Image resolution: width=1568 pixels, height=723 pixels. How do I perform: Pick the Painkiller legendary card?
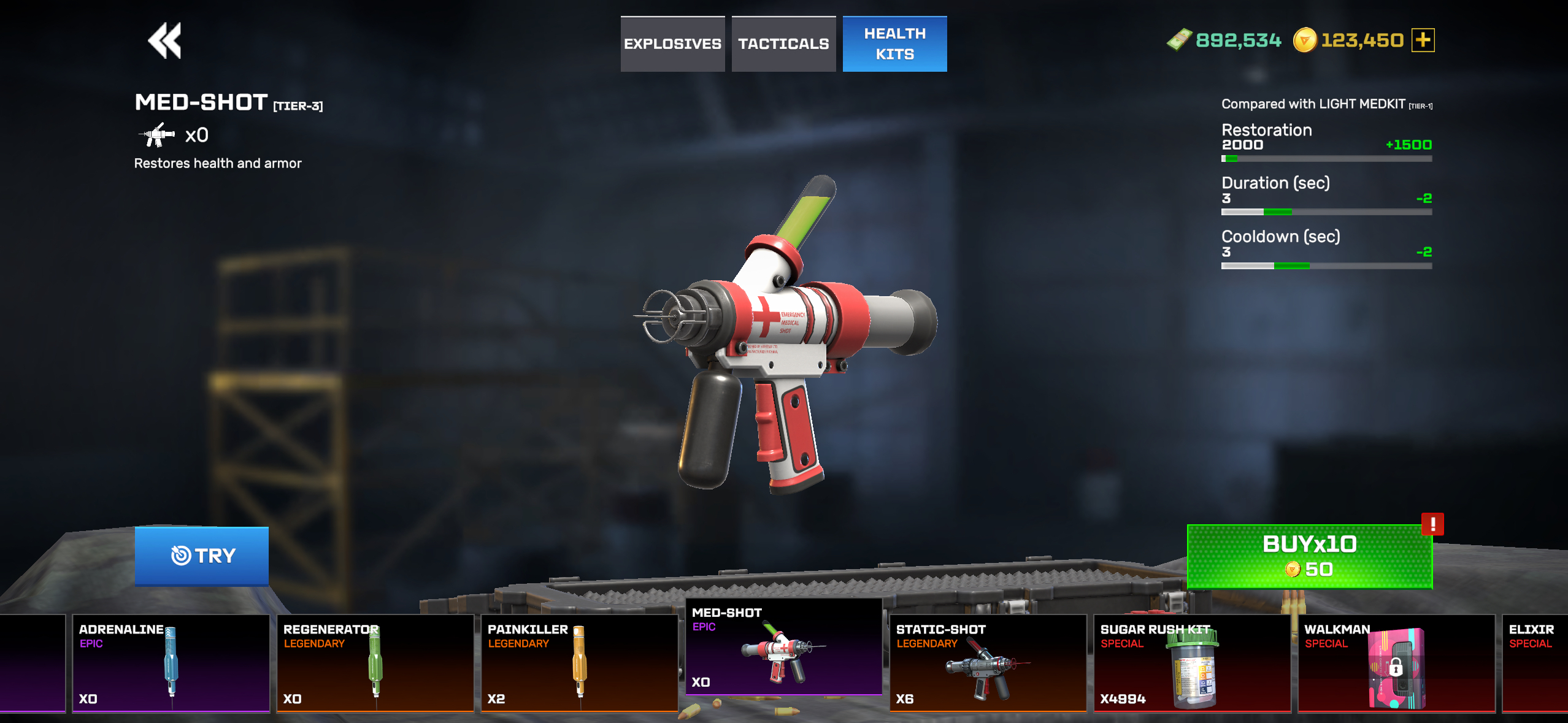(x=579, y=664)
